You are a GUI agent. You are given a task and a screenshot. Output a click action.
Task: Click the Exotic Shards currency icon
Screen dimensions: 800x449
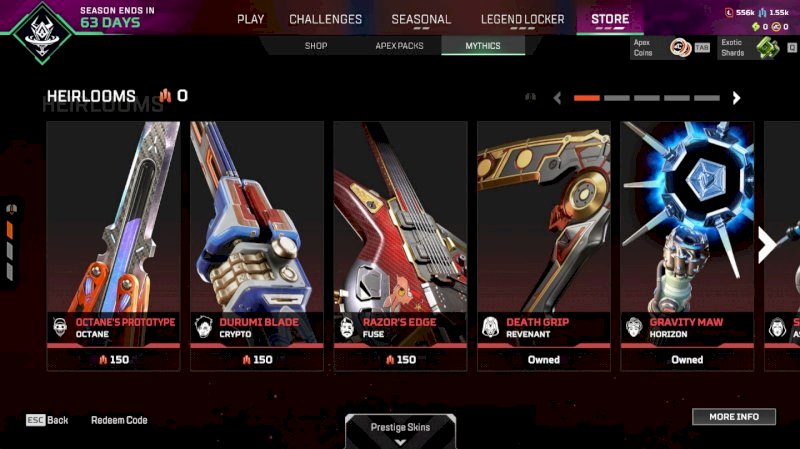pyautogui.click(x=767, y=46)
